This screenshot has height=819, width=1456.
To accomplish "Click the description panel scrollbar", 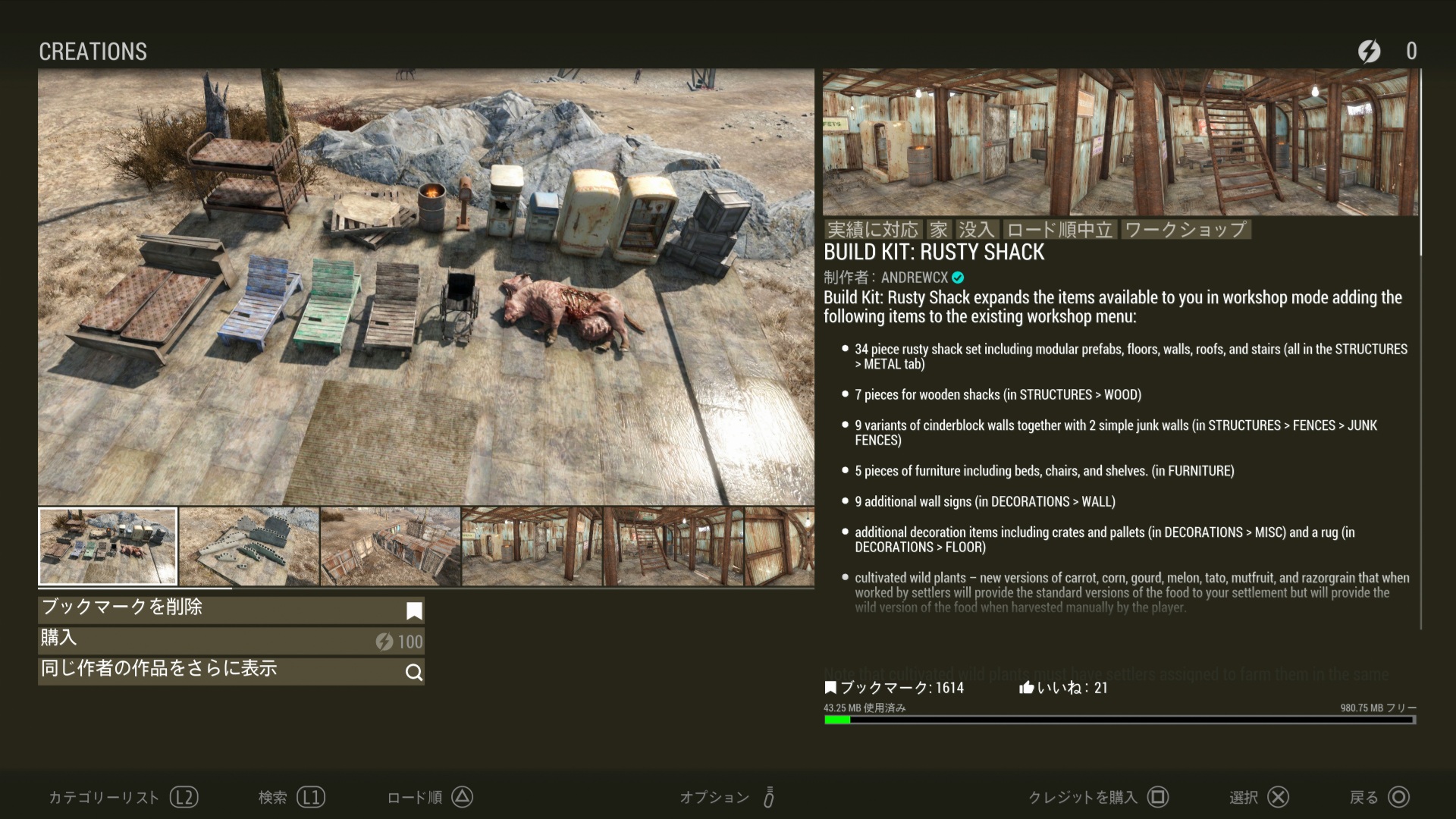I will click(x=1420, y=163).
